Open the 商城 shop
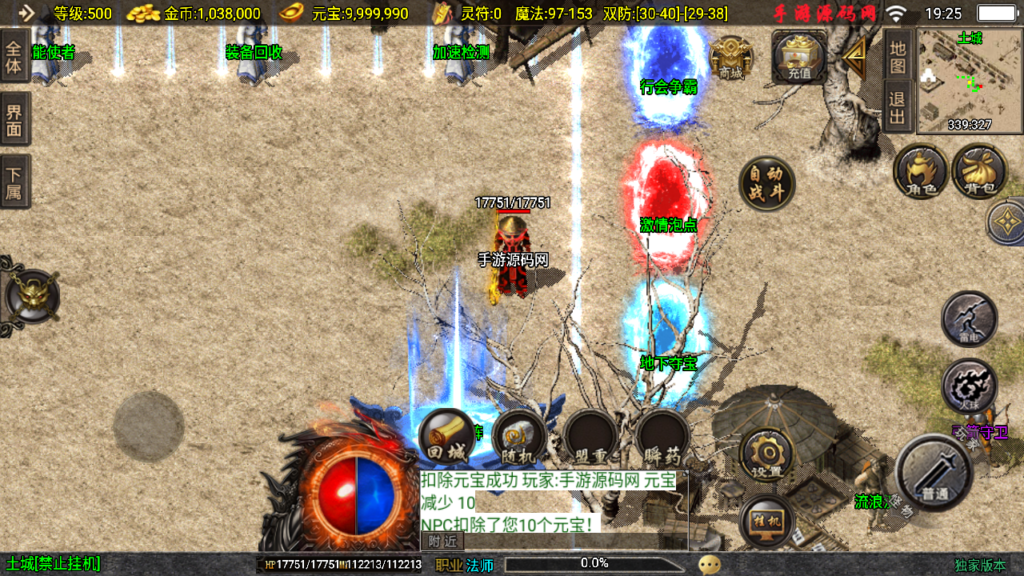This screenshot has height=576, width=1024. click(731, 58)
